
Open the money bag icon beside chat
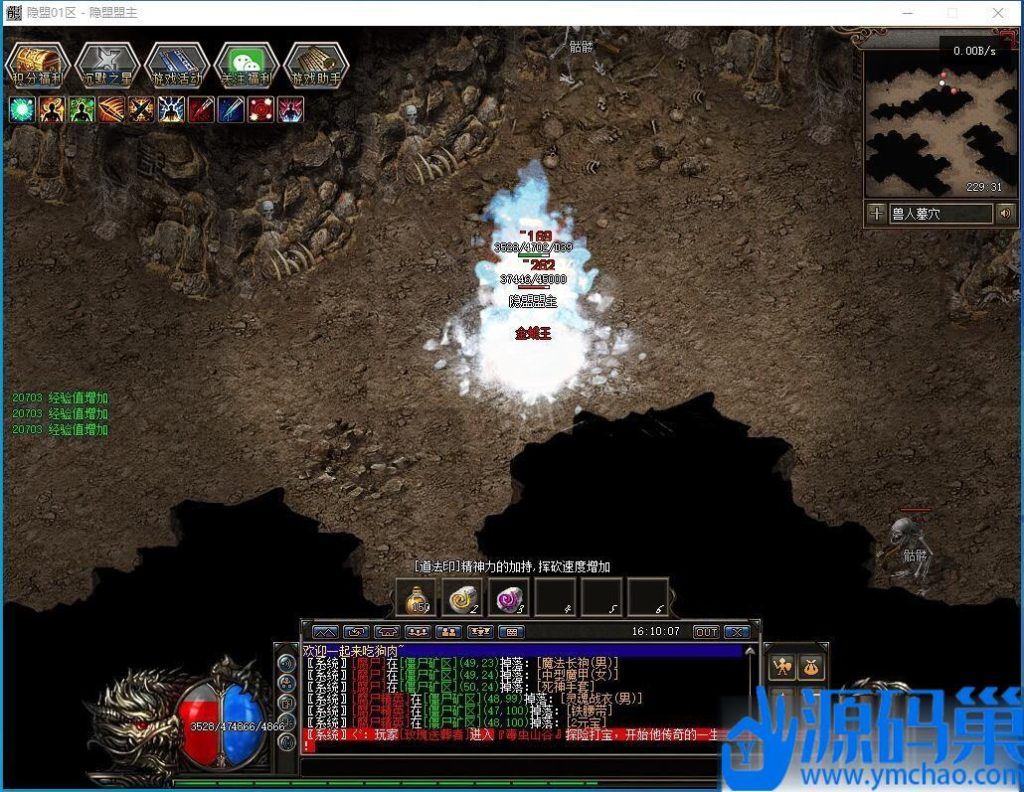[x=811, y=667]
